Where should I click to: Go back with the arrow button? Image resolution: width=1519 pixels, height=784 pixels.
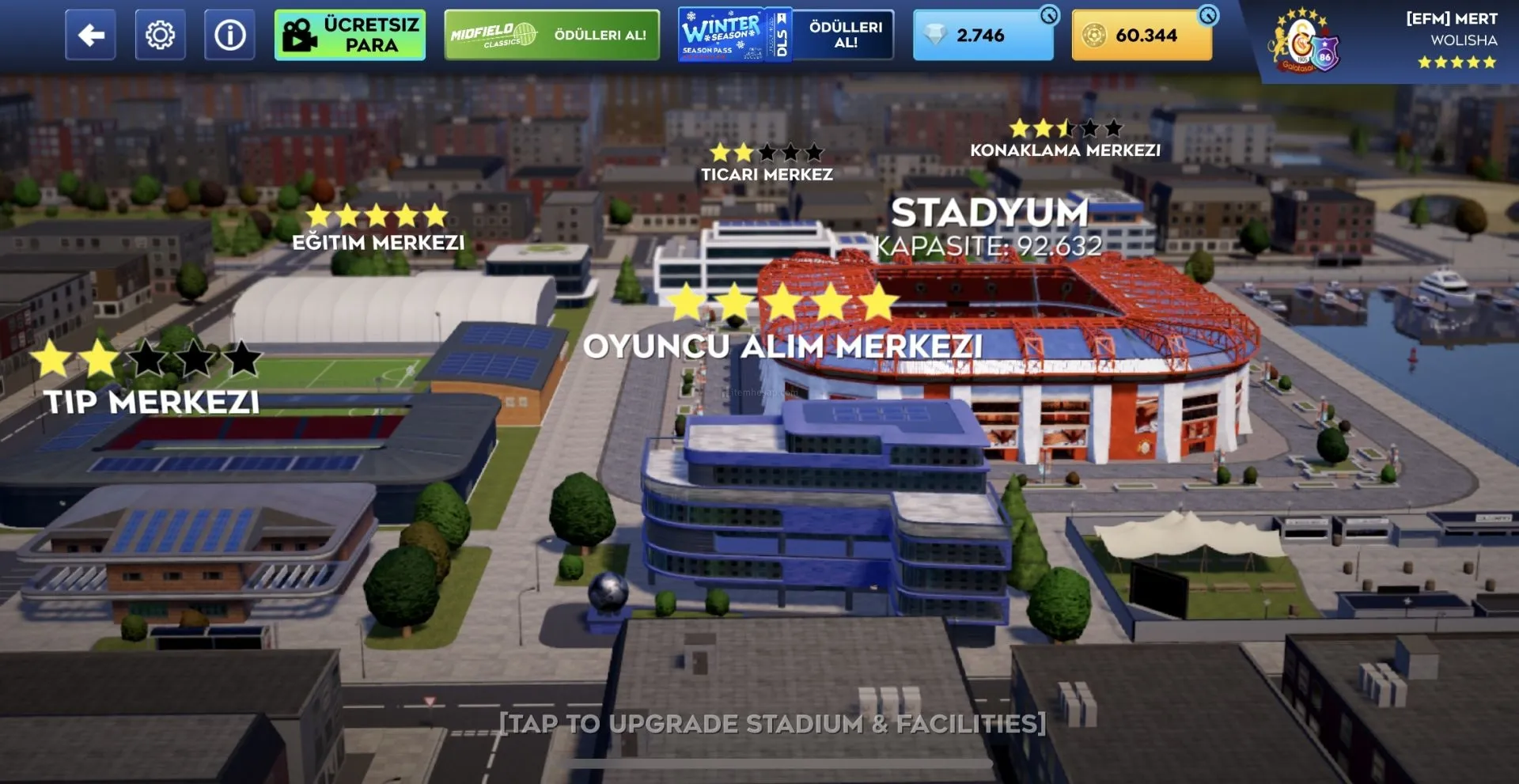pos(90,35)
